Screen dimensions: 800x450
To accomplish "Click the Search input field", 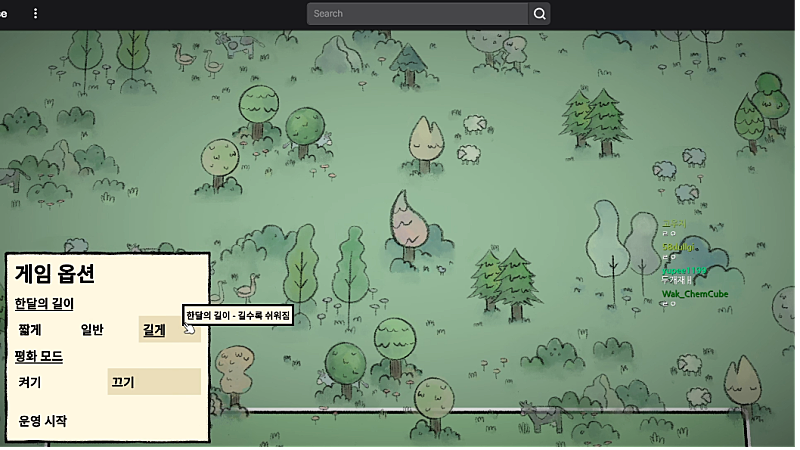I will [417, 14].
